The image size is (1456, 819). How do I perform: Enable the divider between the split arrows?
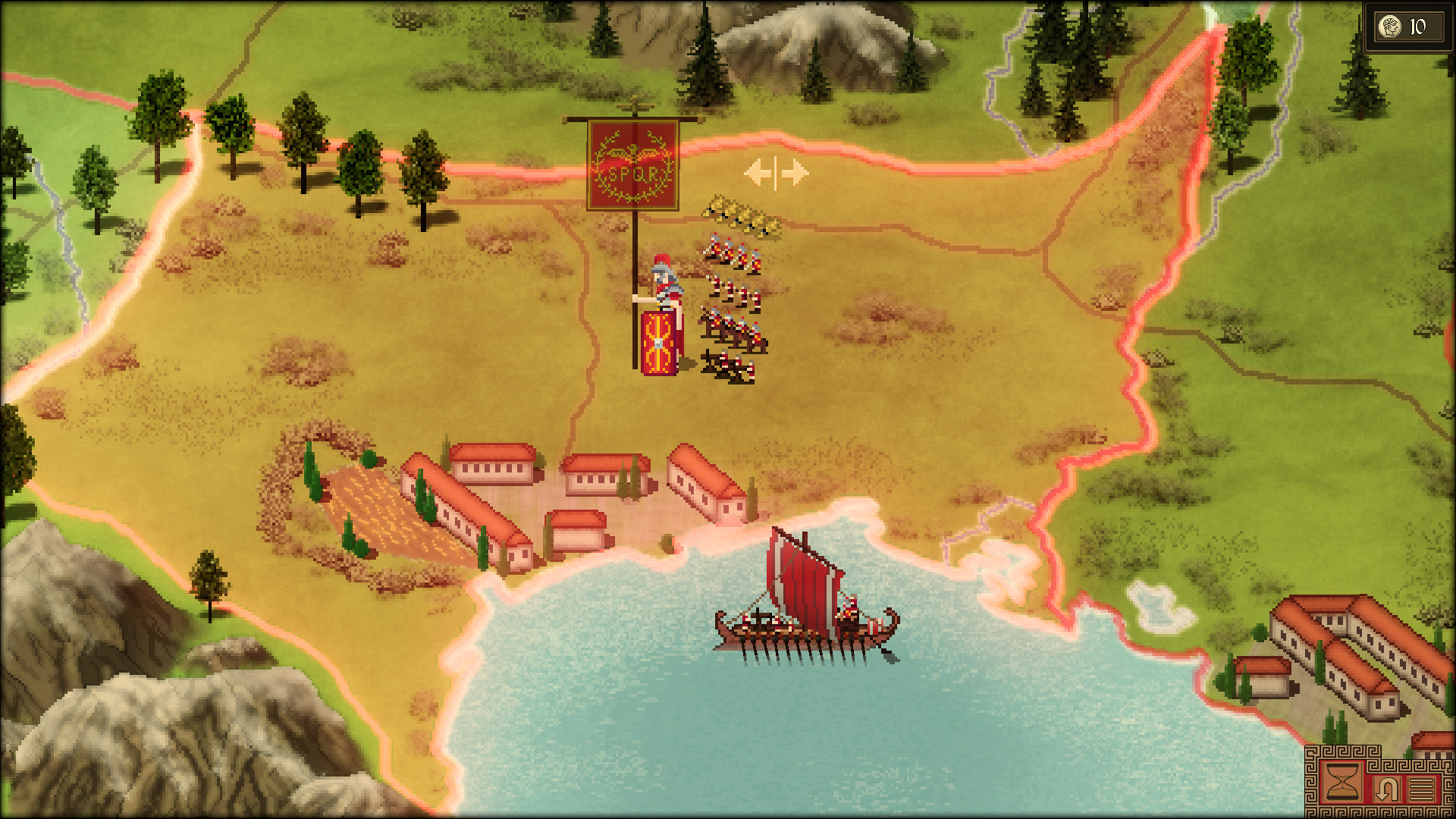[x=775, y=173]
